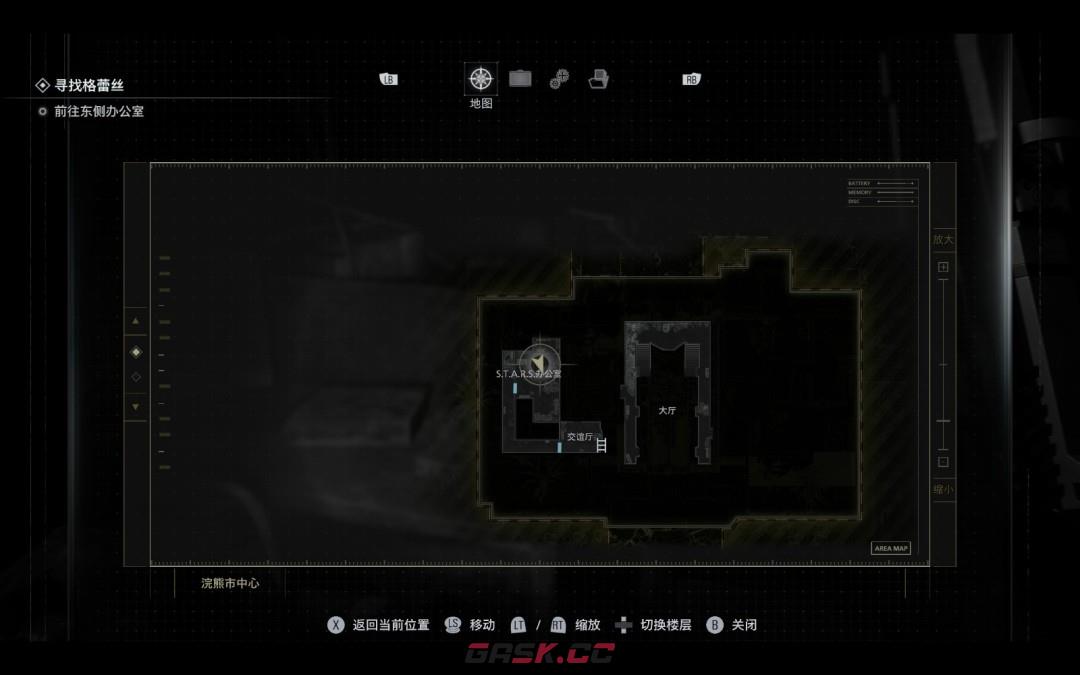Click the down arrow floor selector

click(x=136, y=407)
